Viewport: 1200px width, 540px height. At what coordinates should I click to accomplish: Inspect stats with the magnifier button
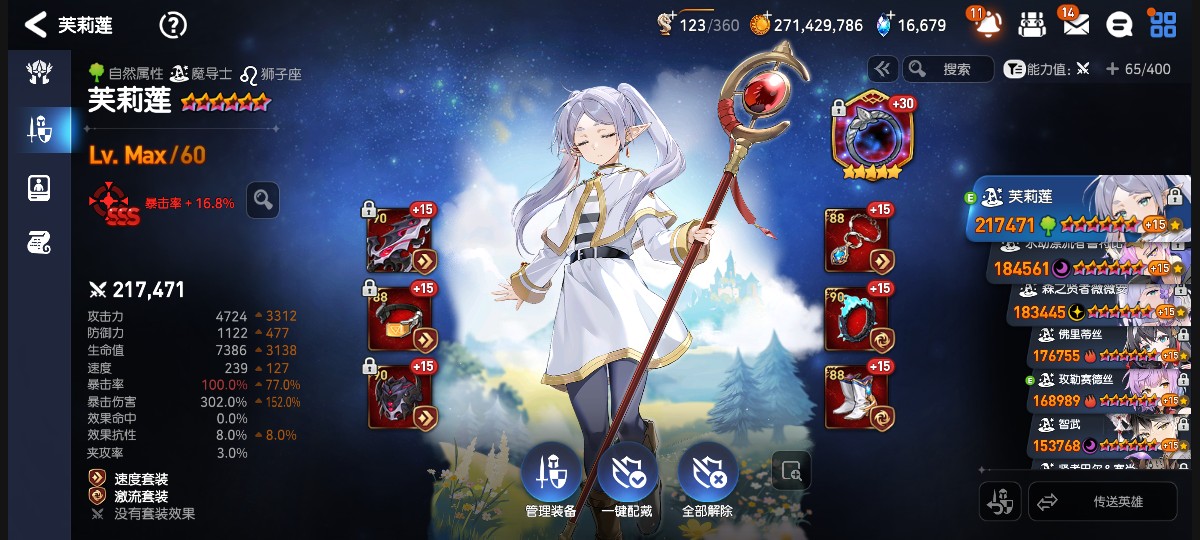(x=263, y=200)
